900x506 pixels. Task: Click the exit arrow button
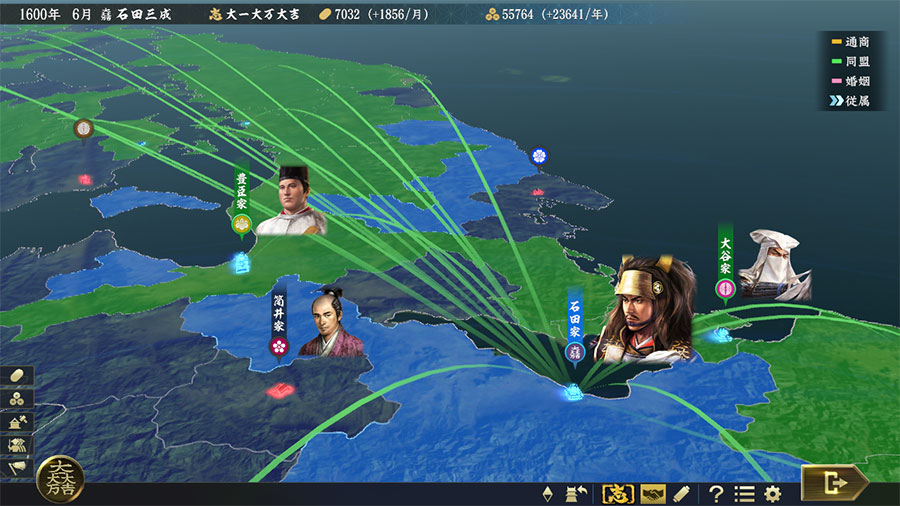coord(833,484)
